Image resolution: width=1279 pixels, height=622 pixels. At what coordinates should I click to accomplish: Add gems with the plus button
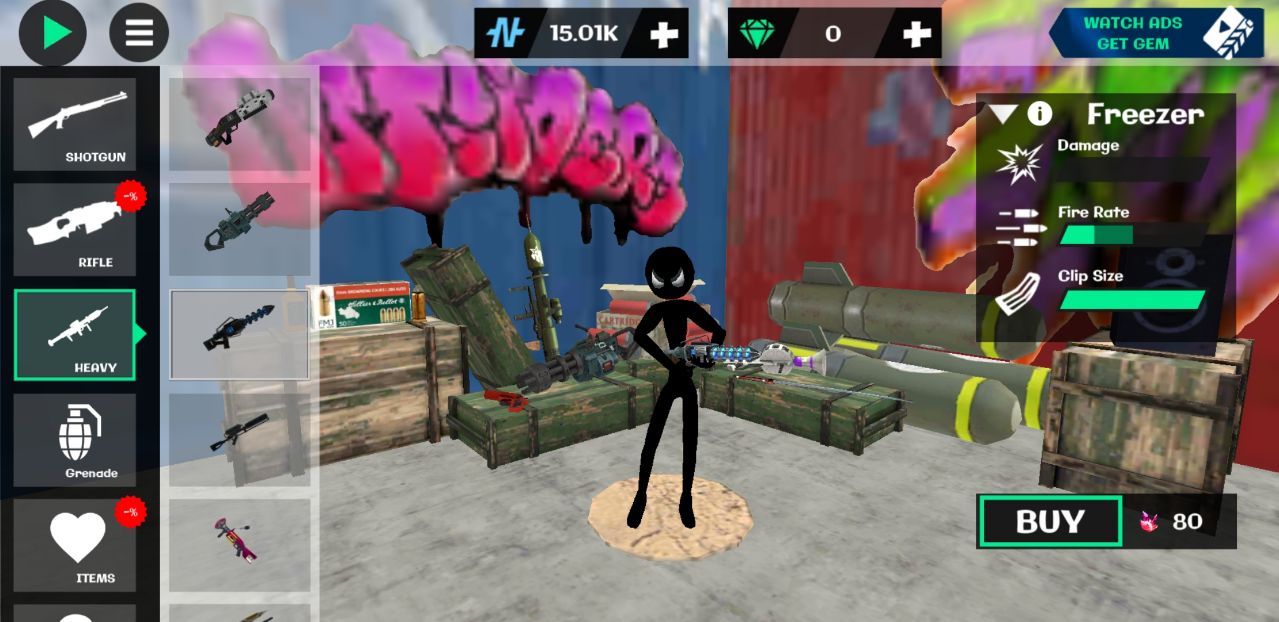pyautogui.click(x=916, y=34)
